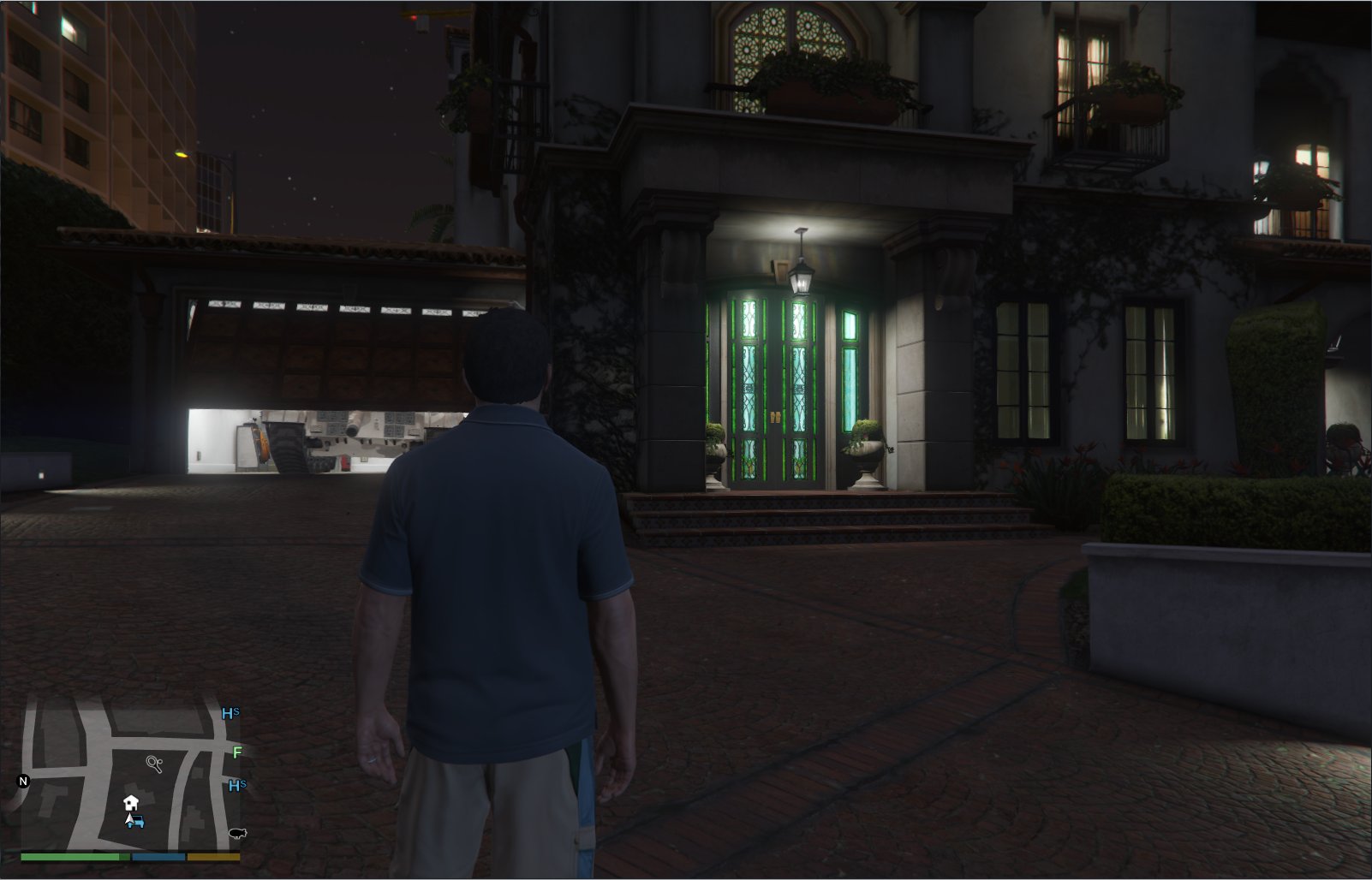Click the magnifying glass blip on the minimap
Image resolution: width=1372 pixels, height=880 pixels.
[x=154, y=764]
